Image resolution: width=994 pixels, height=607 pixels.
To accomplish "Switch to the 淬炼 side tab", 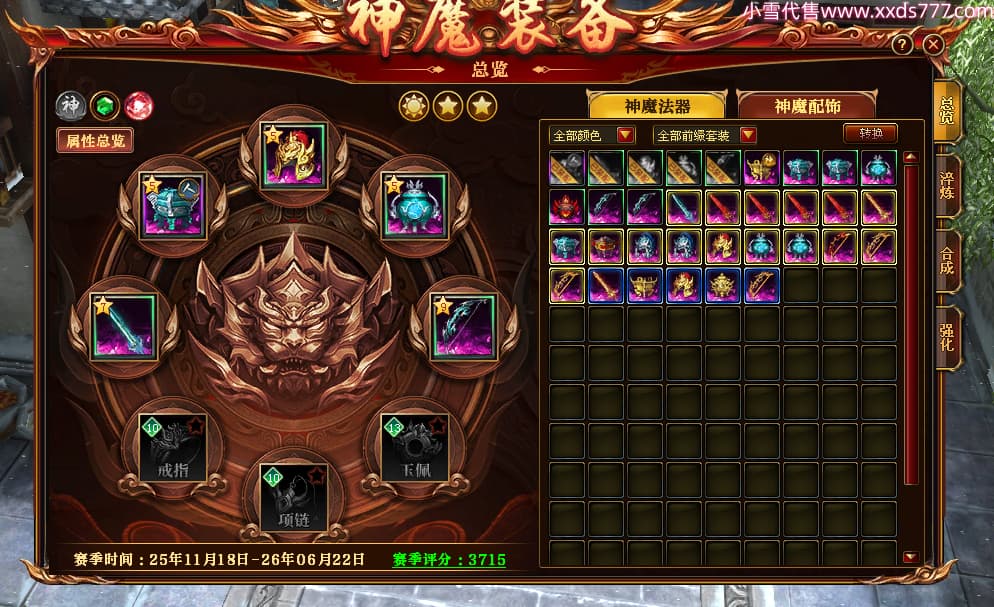I will pos(947,187).
